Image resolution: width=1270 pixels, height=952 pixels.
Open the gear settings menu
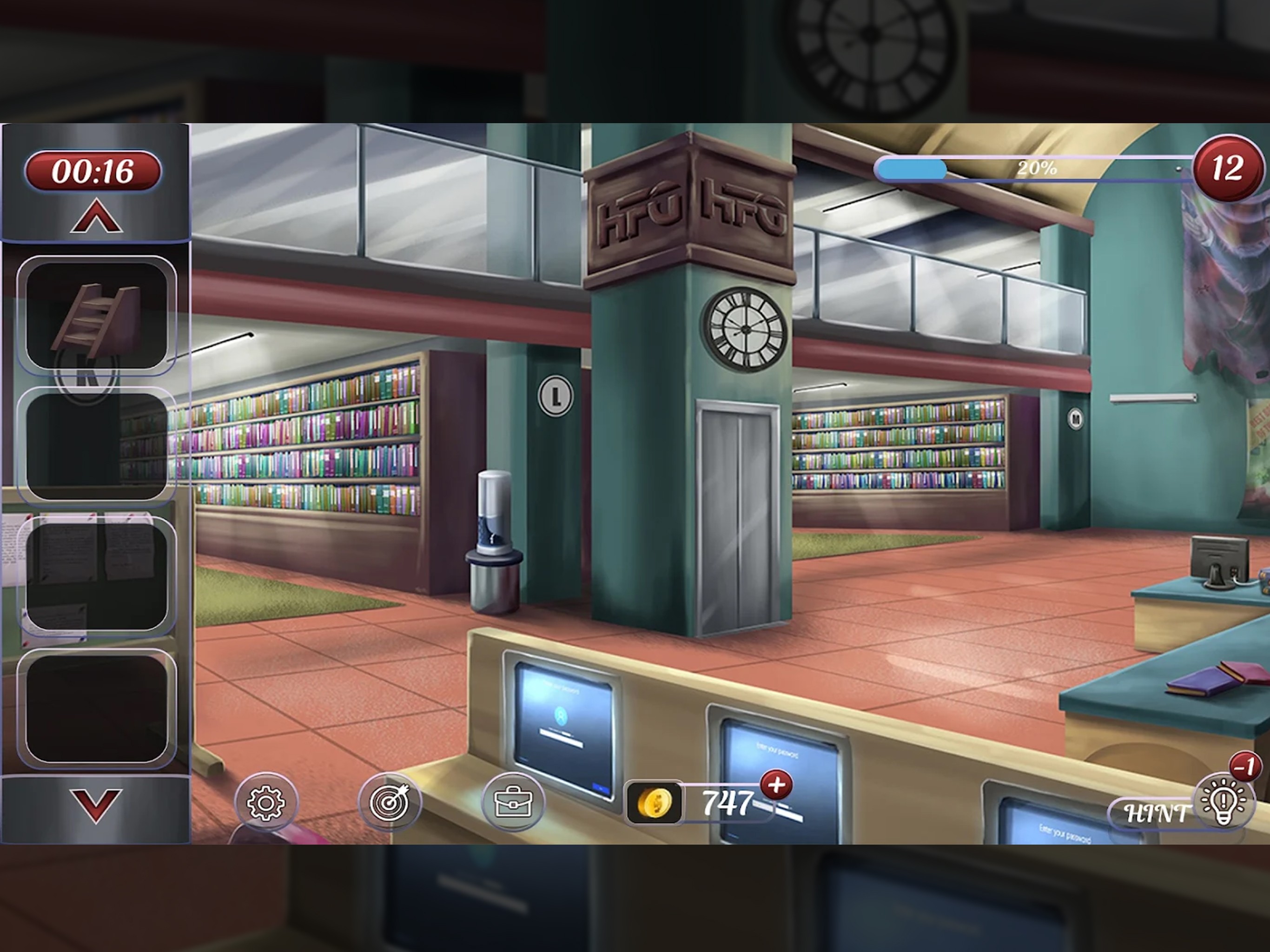[265, 801]
